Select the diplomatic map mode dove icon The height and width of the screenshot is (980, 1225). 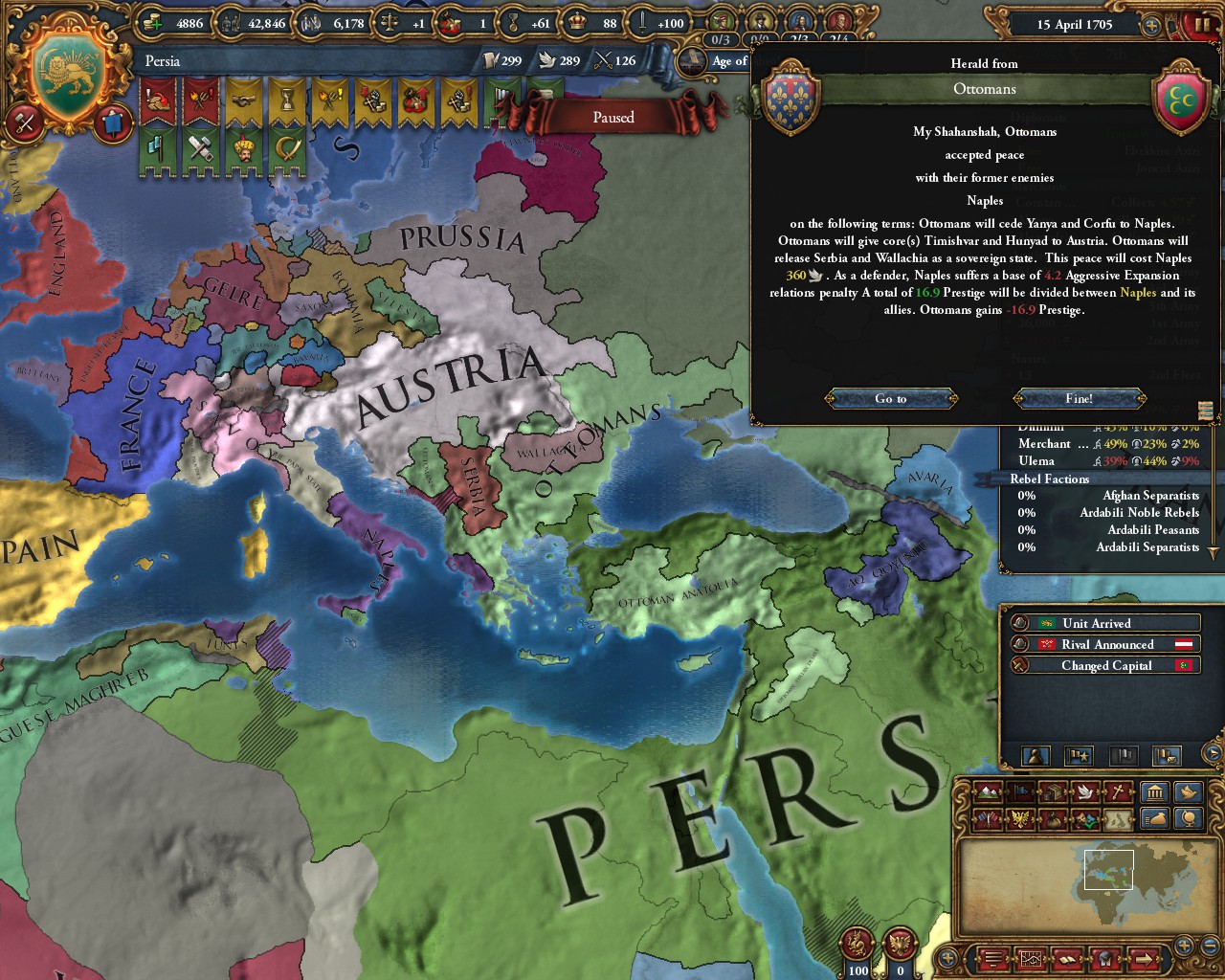1086,792
